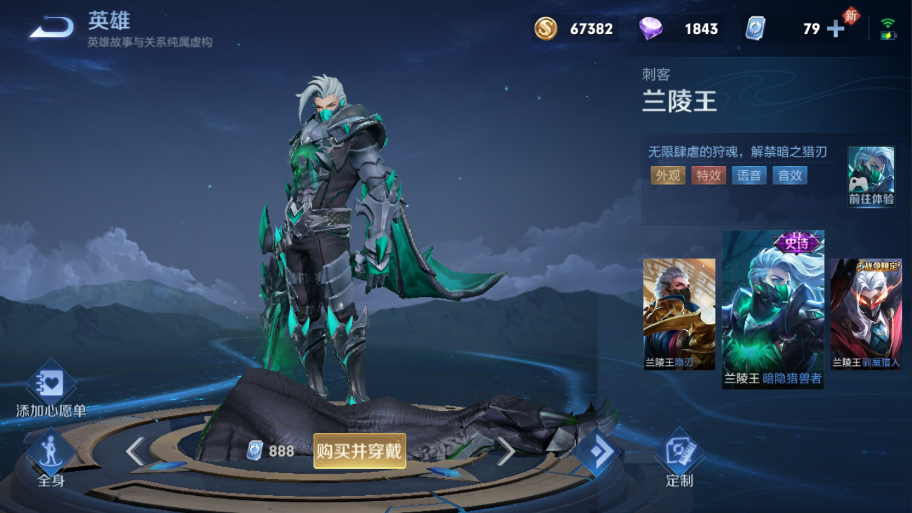Image resolution: width=912 pixels, height=513 pixels.
Task: Select the 兰陵王 隐刃 skin thumbnail
Action: tap(679, 314)
